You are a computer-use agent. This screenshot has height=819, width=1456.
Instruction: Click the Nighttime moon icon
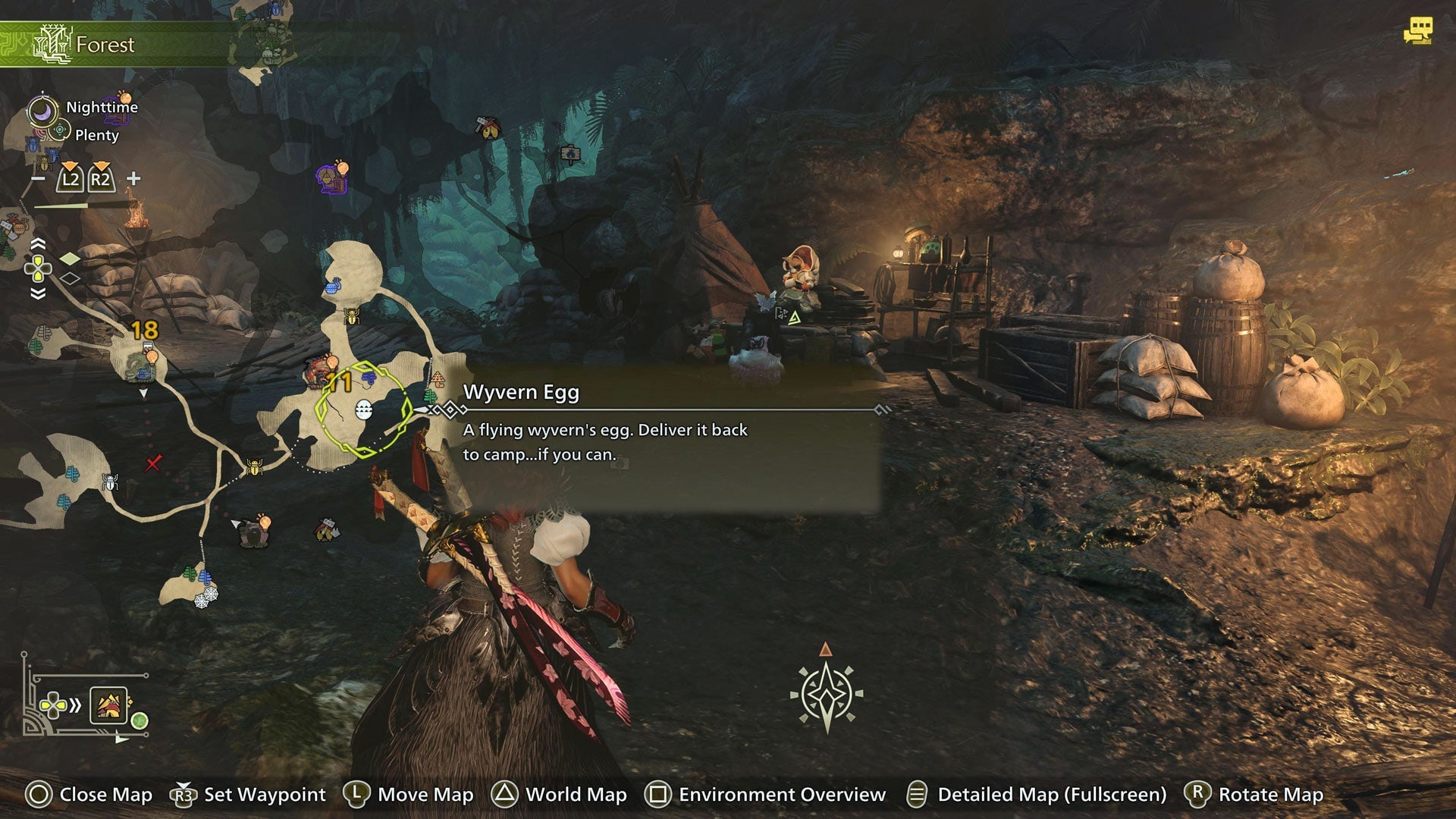[42, 110]
